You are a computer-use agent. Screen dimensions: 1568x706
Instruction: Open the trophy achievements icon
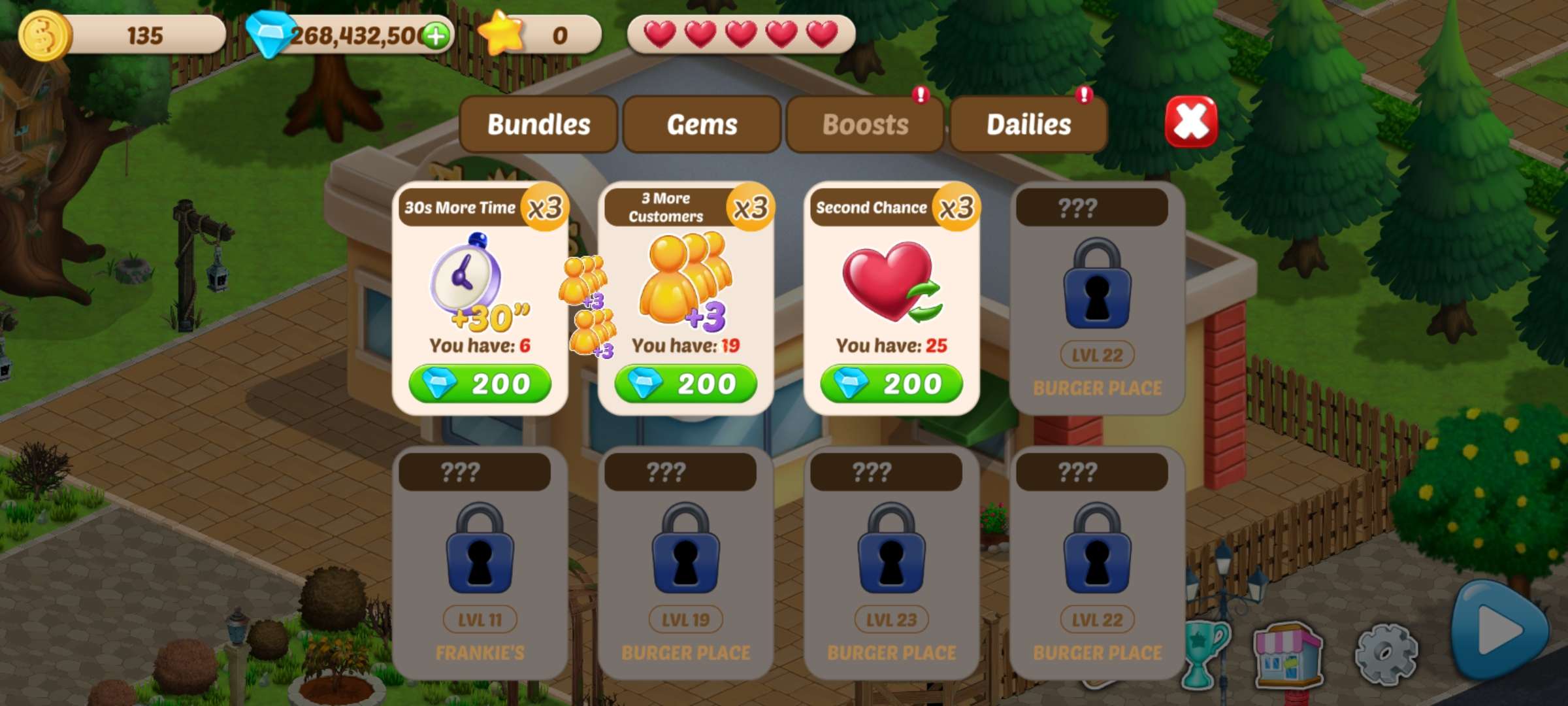coord(1204,654)
